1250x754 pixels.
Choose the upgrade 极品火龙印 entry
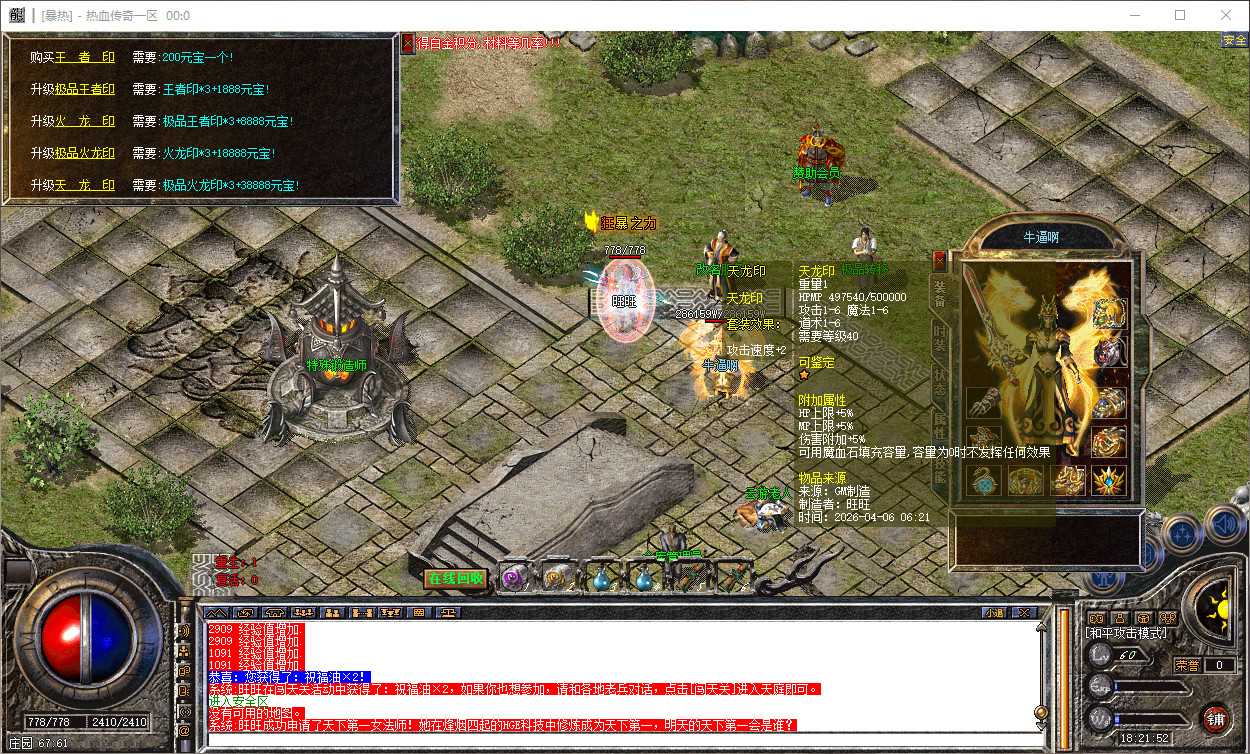click(x=85, y=154)
